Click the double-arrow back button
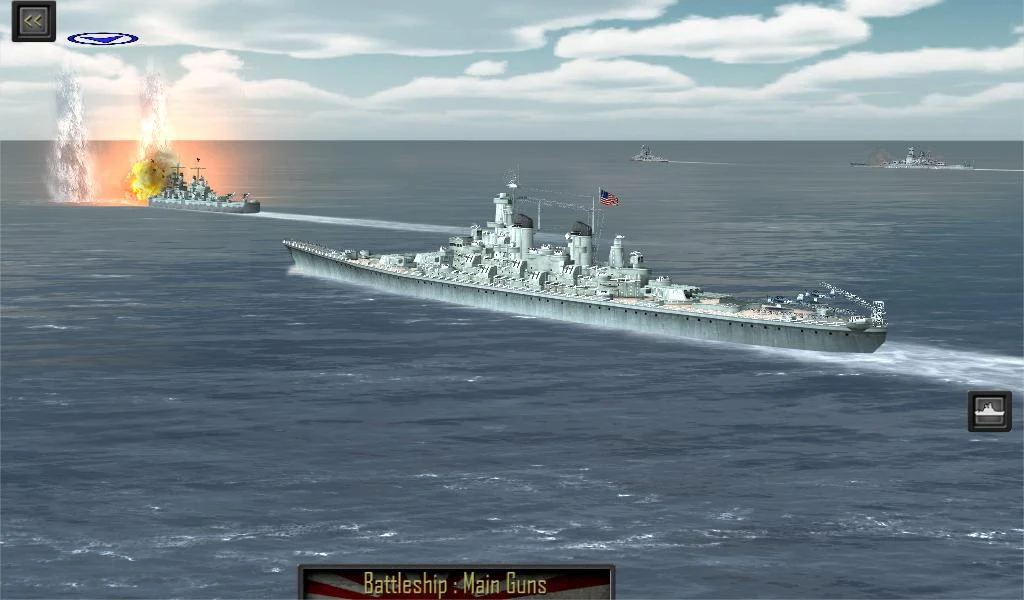The width and height of the screenshot is (1024, 600). pos(34,21)
